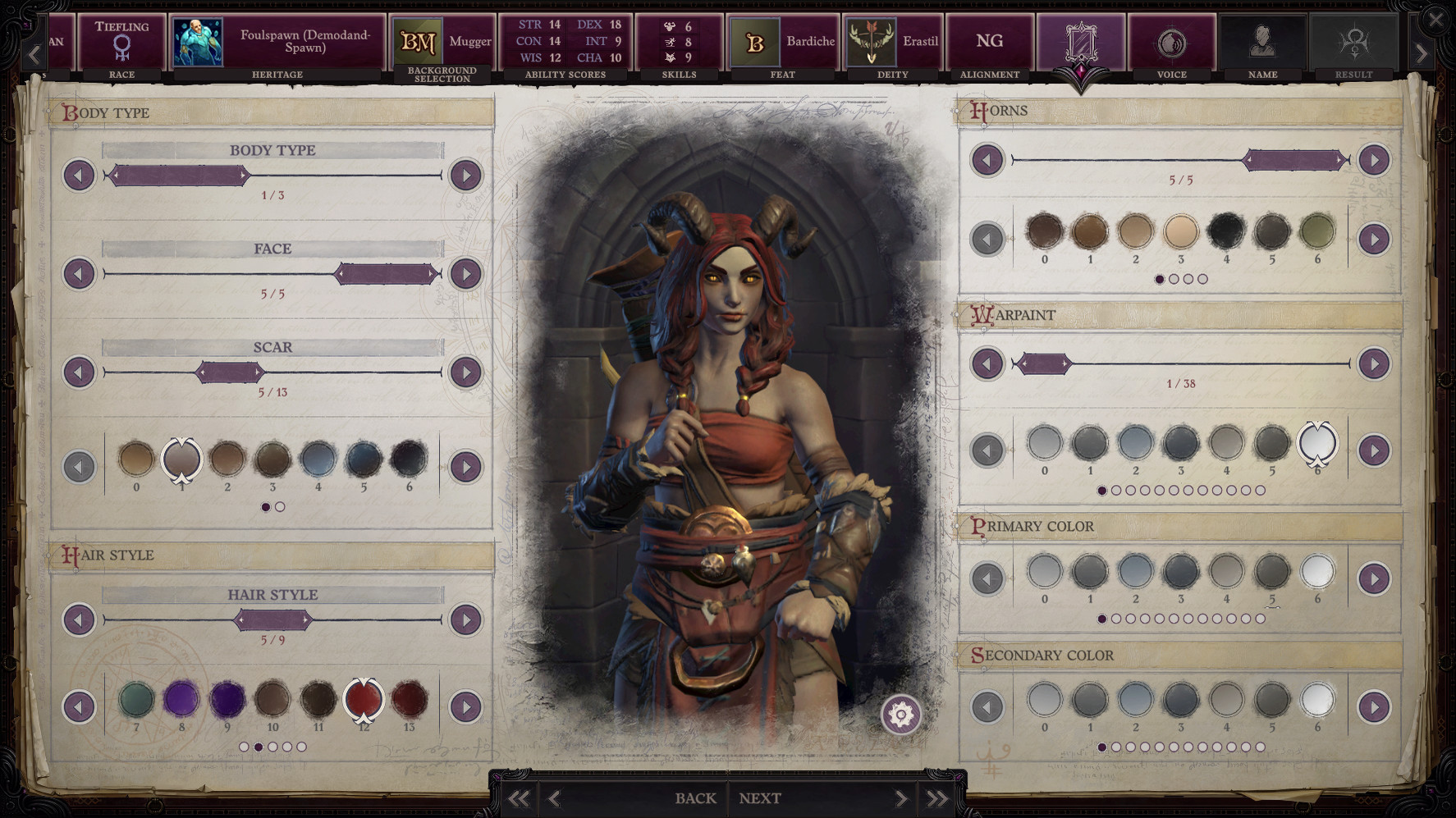Click the right arrow beside Warpaint swatches

click(1376, 450)
